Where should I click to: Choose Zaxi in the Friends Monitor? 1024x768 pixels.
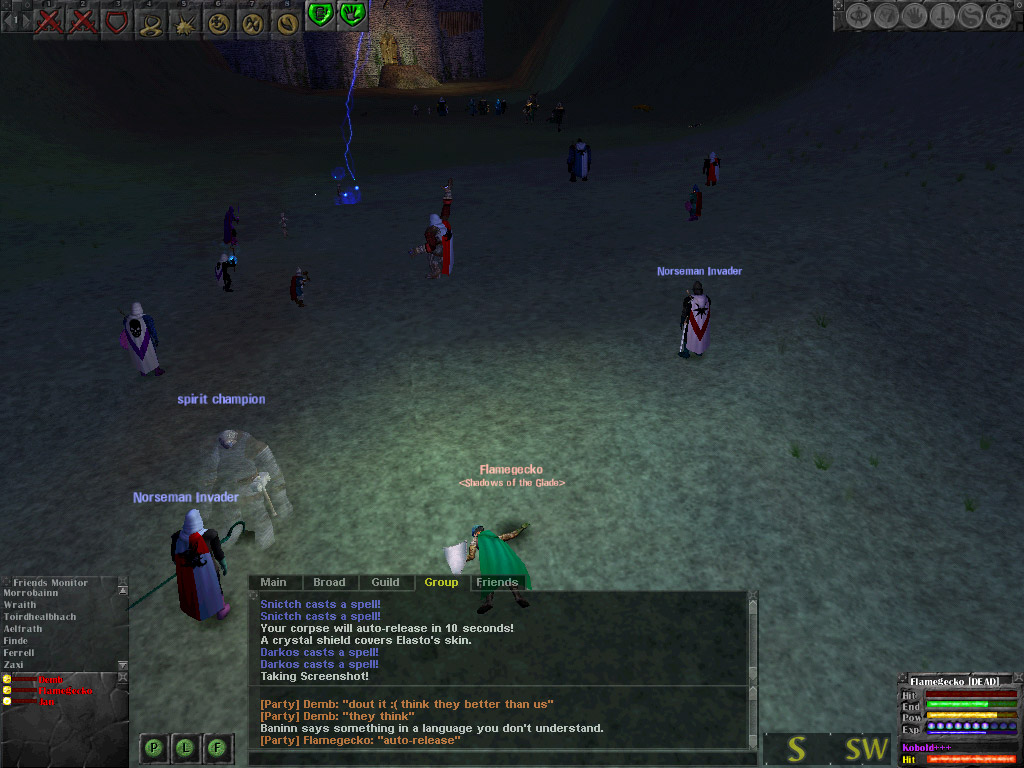[x=14, y=664]
